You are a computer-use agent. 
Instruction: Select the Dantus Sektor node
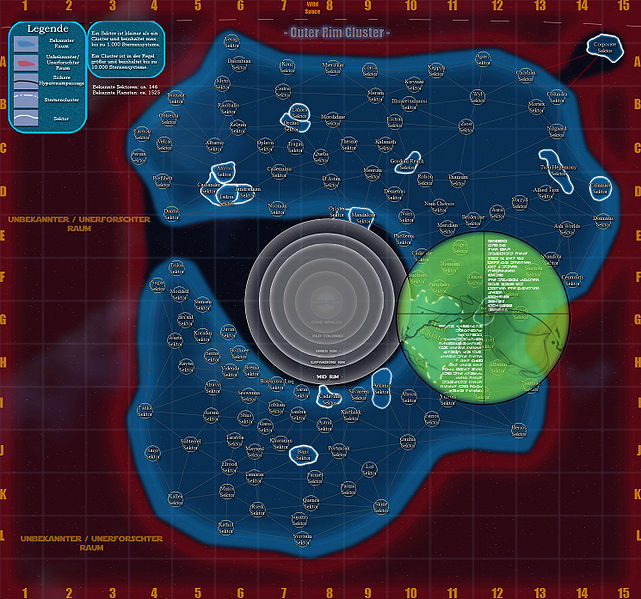coord(171,214)
